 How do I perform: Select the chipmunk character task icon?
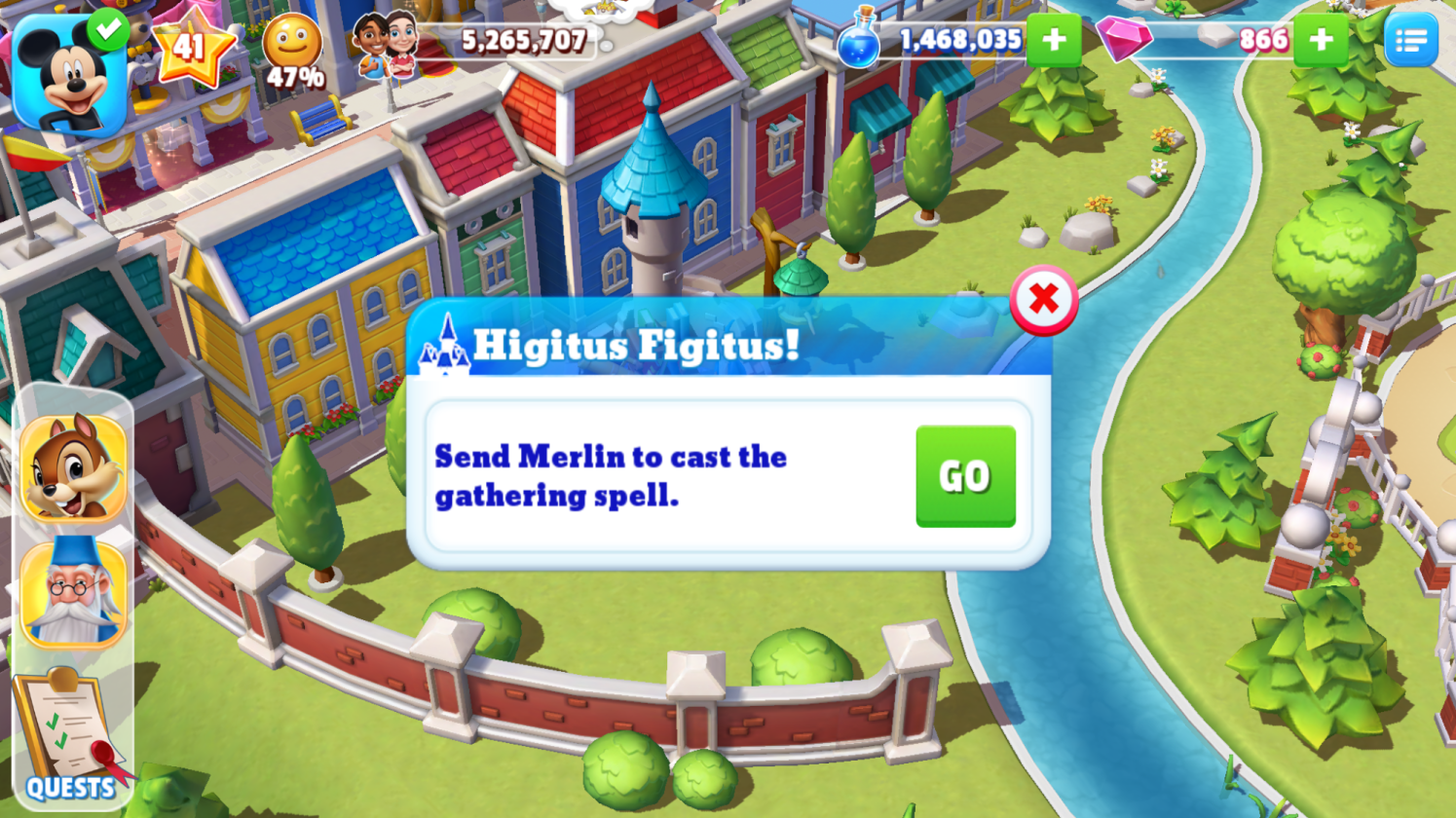[x=74, y=468]
